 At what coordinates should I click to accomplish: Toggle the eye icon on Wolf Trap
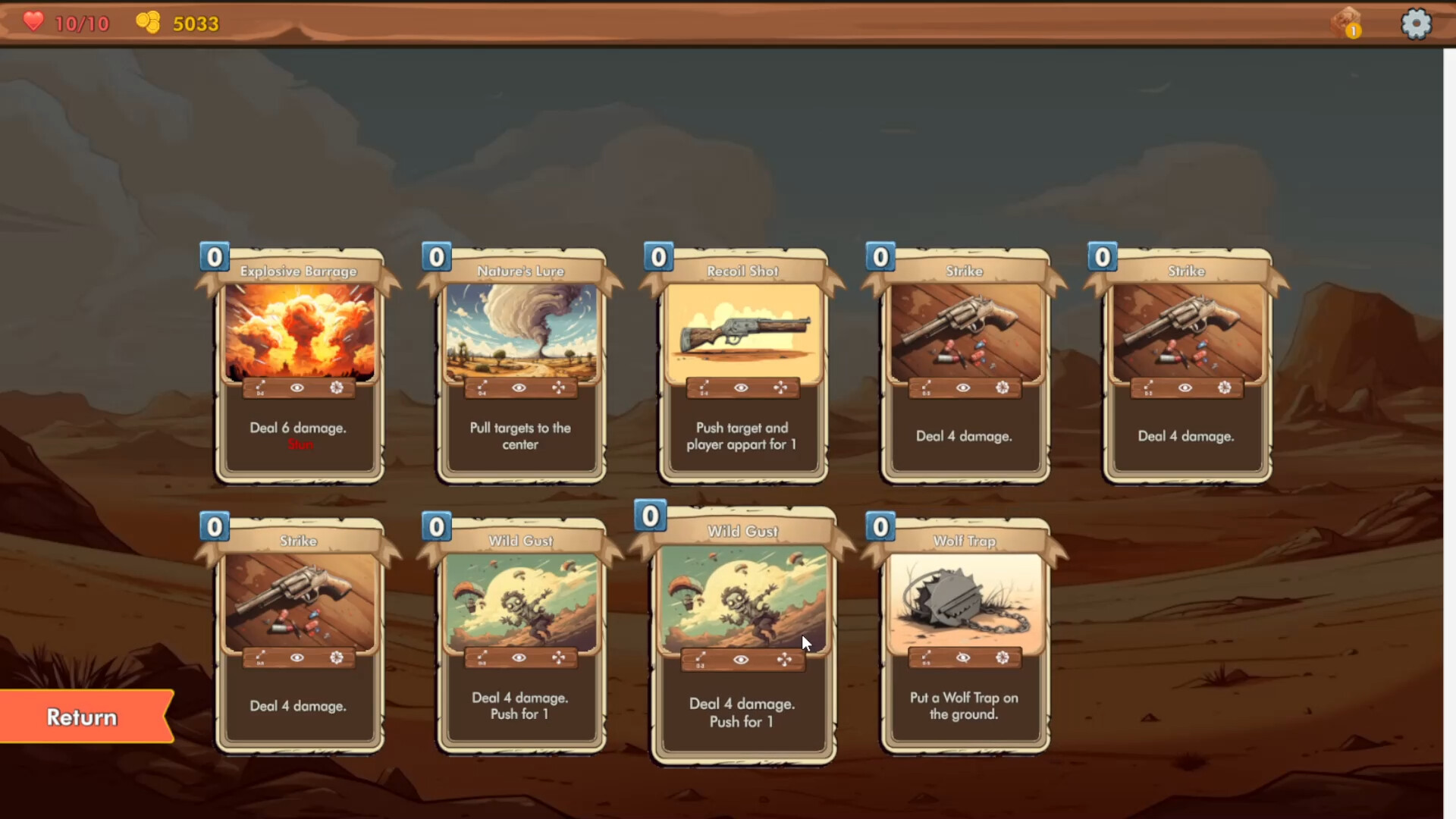coord(963,658)
